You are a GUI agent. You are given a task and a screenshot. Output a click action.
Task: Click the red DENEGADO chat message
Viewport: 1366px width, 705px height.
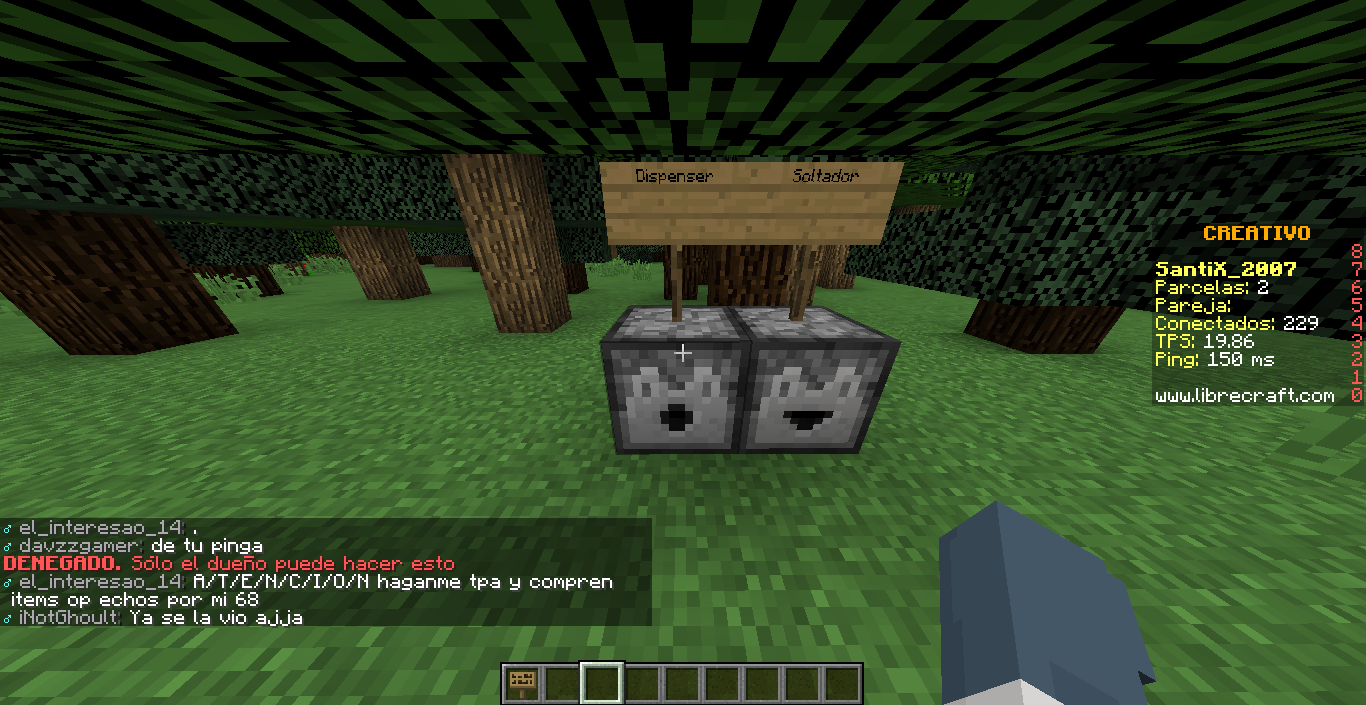tap(229, 564)
